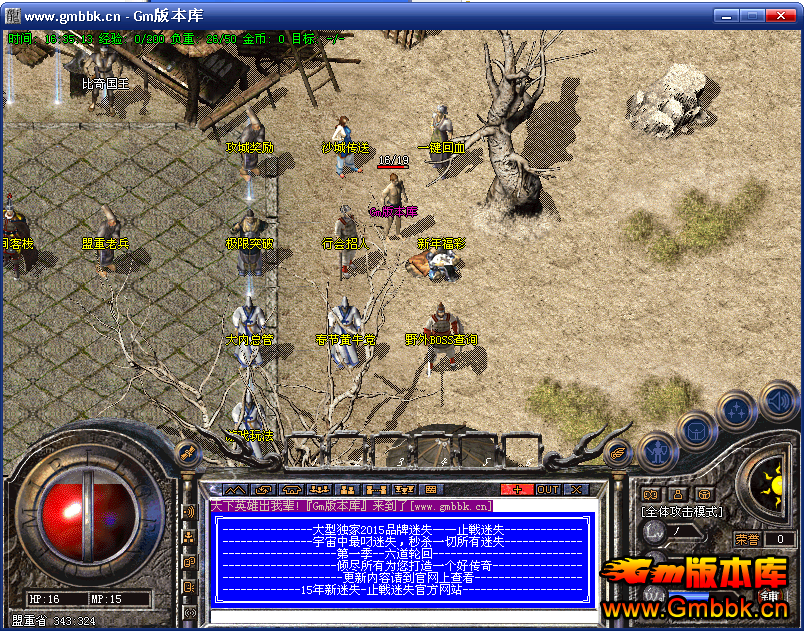The image size is (804, 631).
Task: Minimize the game window
Action: tap(724, 16)
